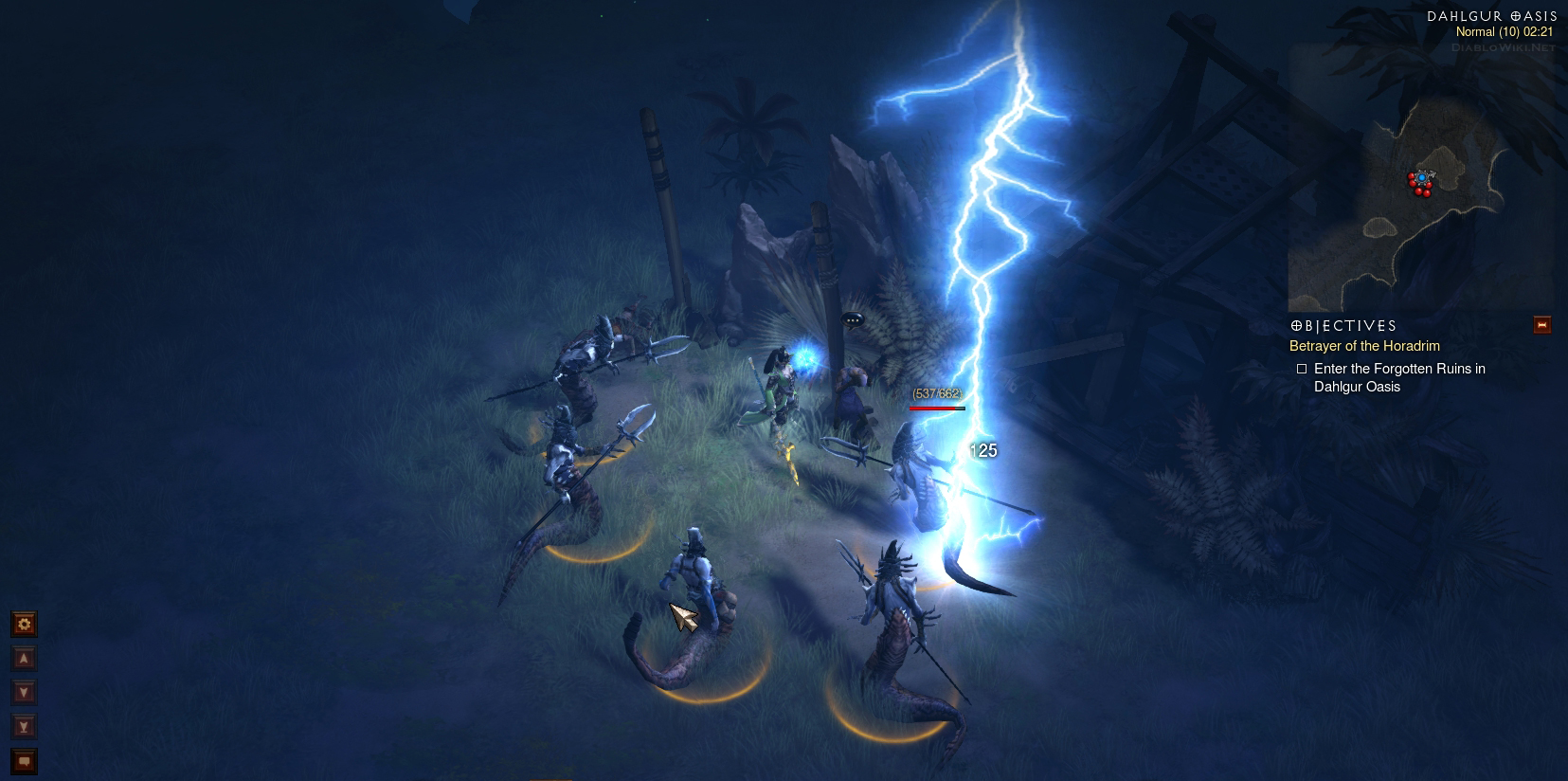1568x781 pixels.
Task: Click the single chat down arrow
Action: (x=24, y=692)
